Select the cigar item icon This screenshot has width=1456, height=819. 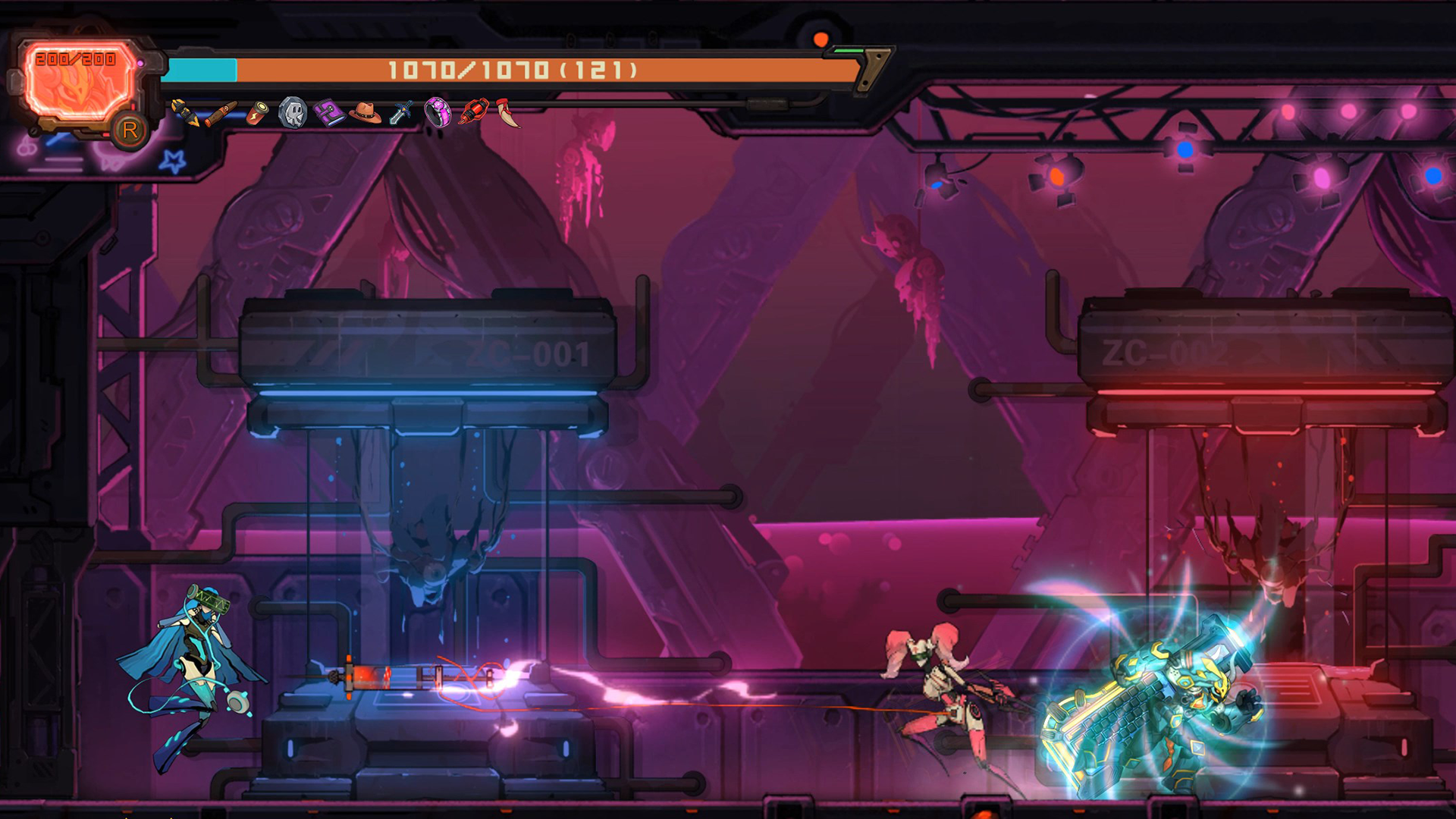pos(221,114)
